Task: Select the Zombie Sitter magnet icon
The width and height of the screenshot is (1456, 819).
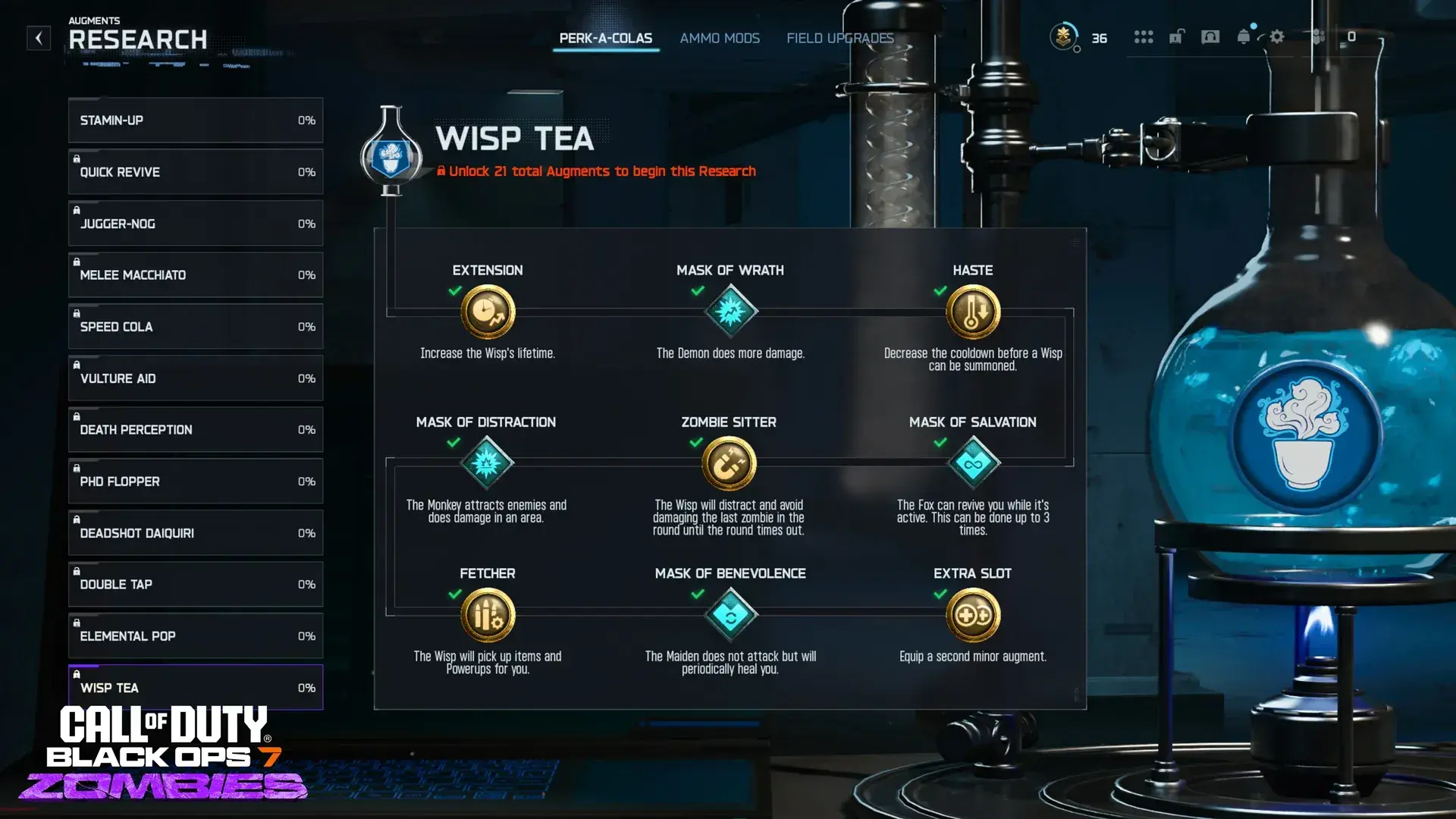Action: 729,463
